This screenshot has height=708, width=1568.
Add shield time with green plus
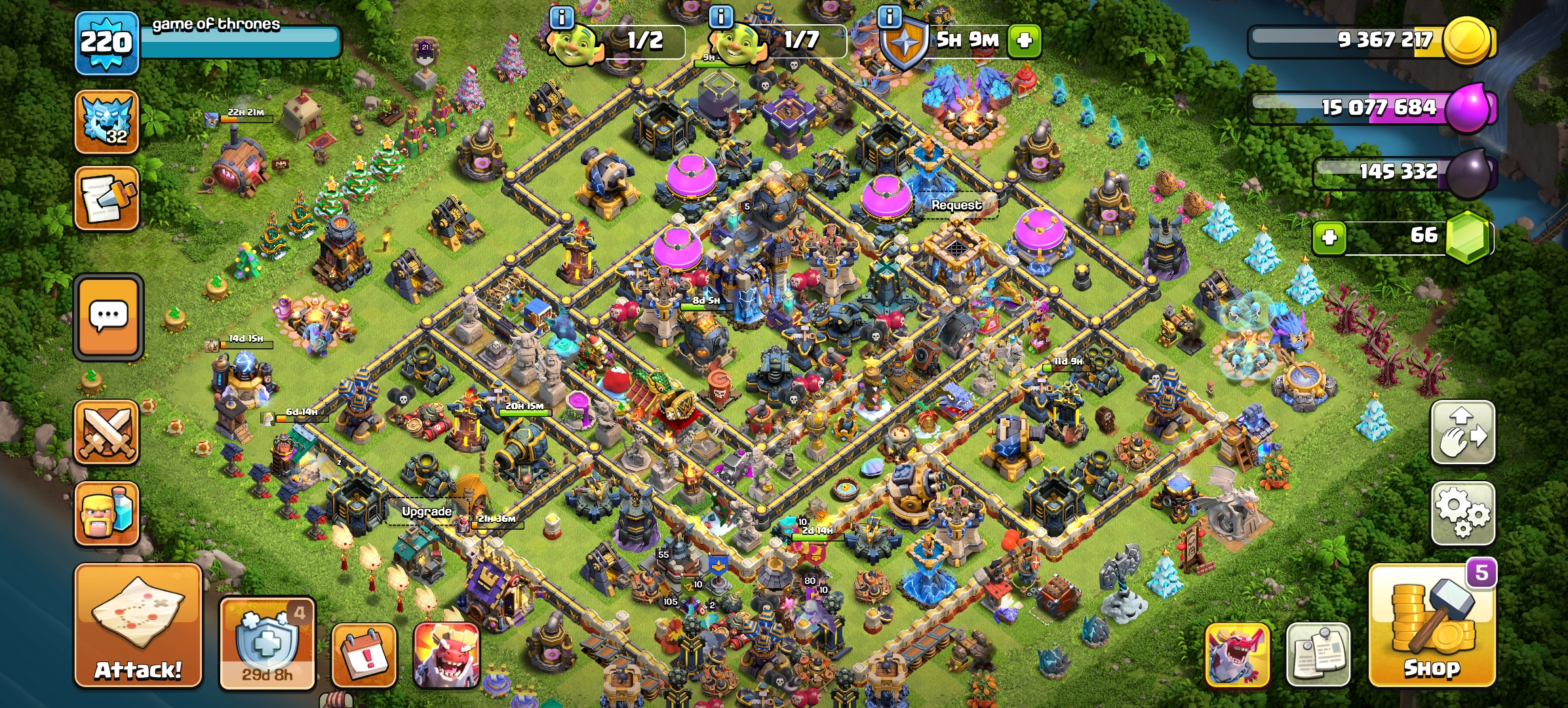[1024, 41]
